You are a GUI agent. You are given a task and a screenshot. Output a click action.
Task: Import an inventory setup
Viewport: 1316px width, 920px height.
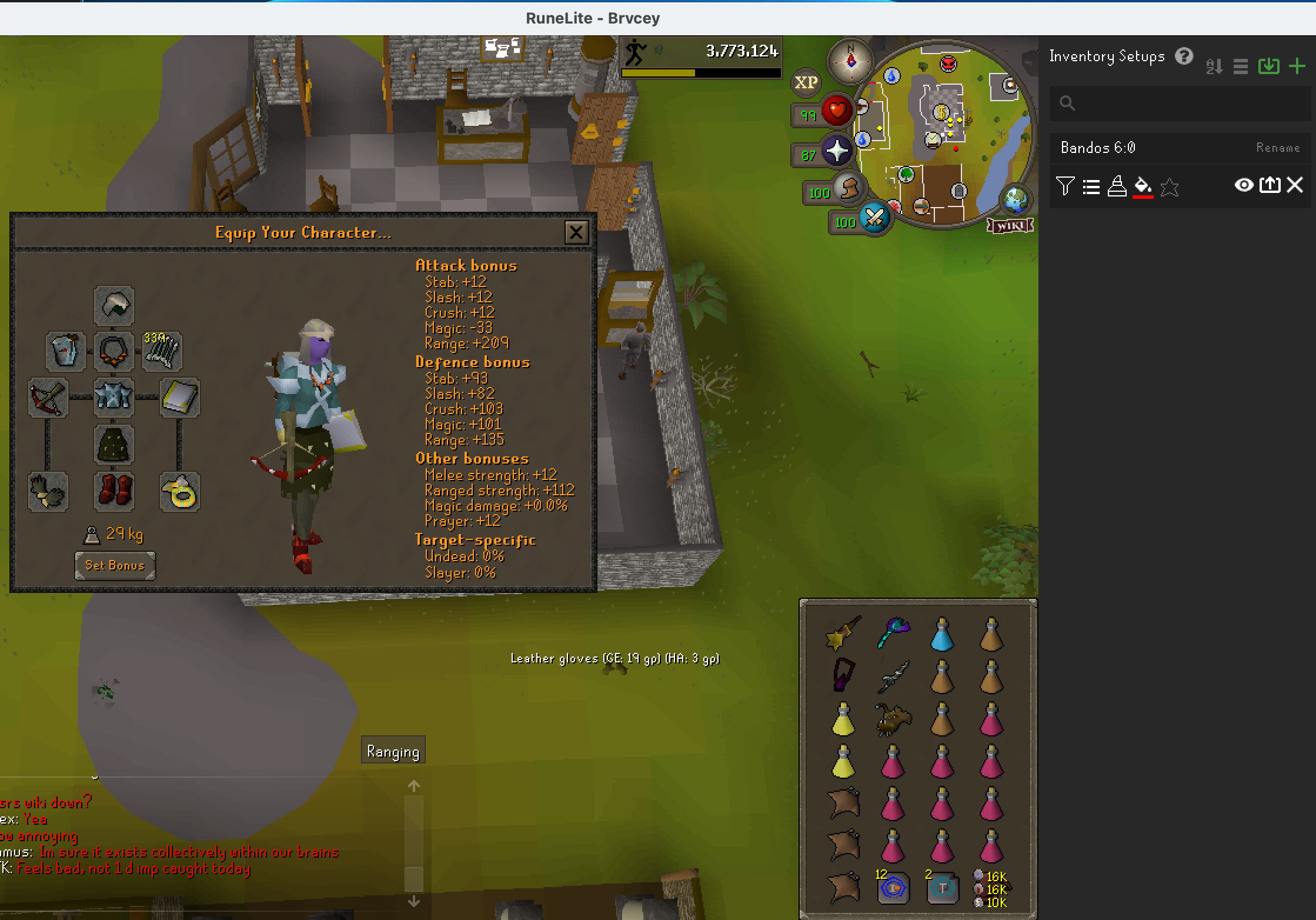click(x=1269, y=66)
